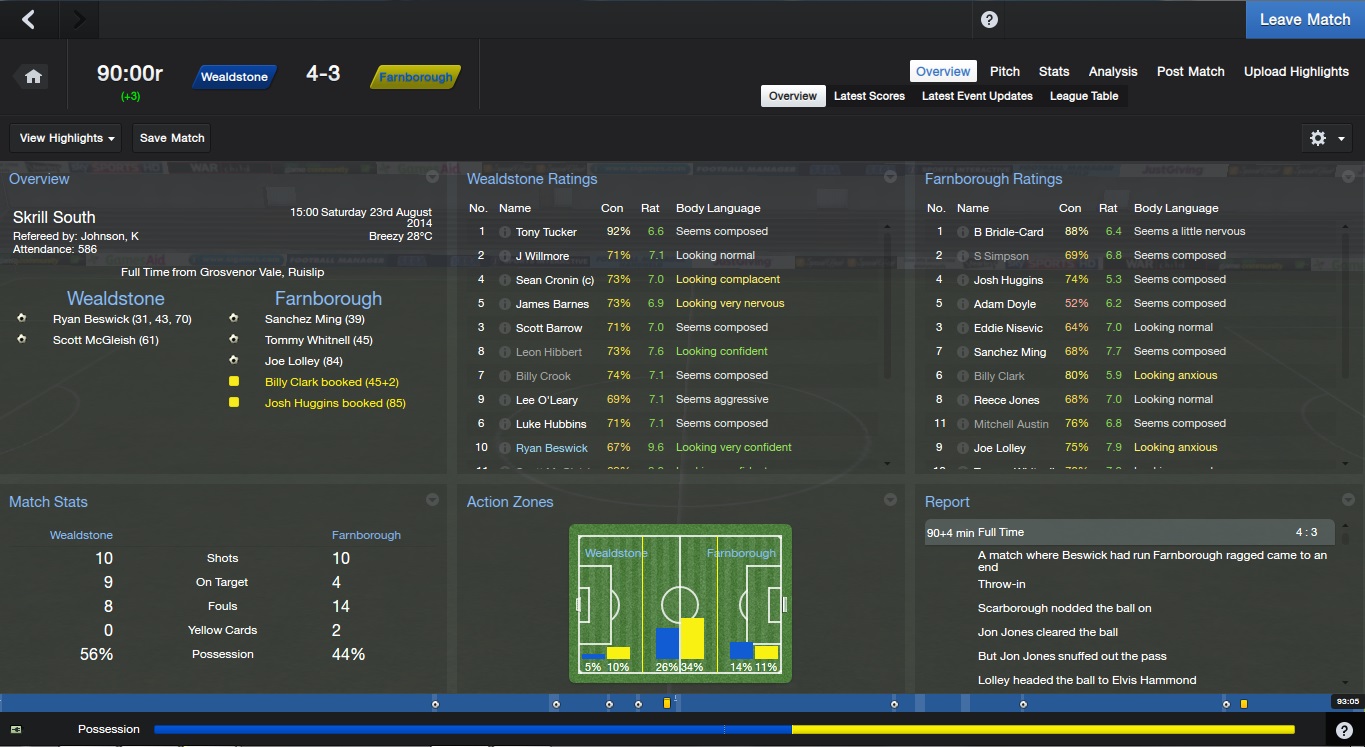Click the Farnborough team badge in header
The width and height of the screenshot is (1365, 747).
[x=415, y=77]
